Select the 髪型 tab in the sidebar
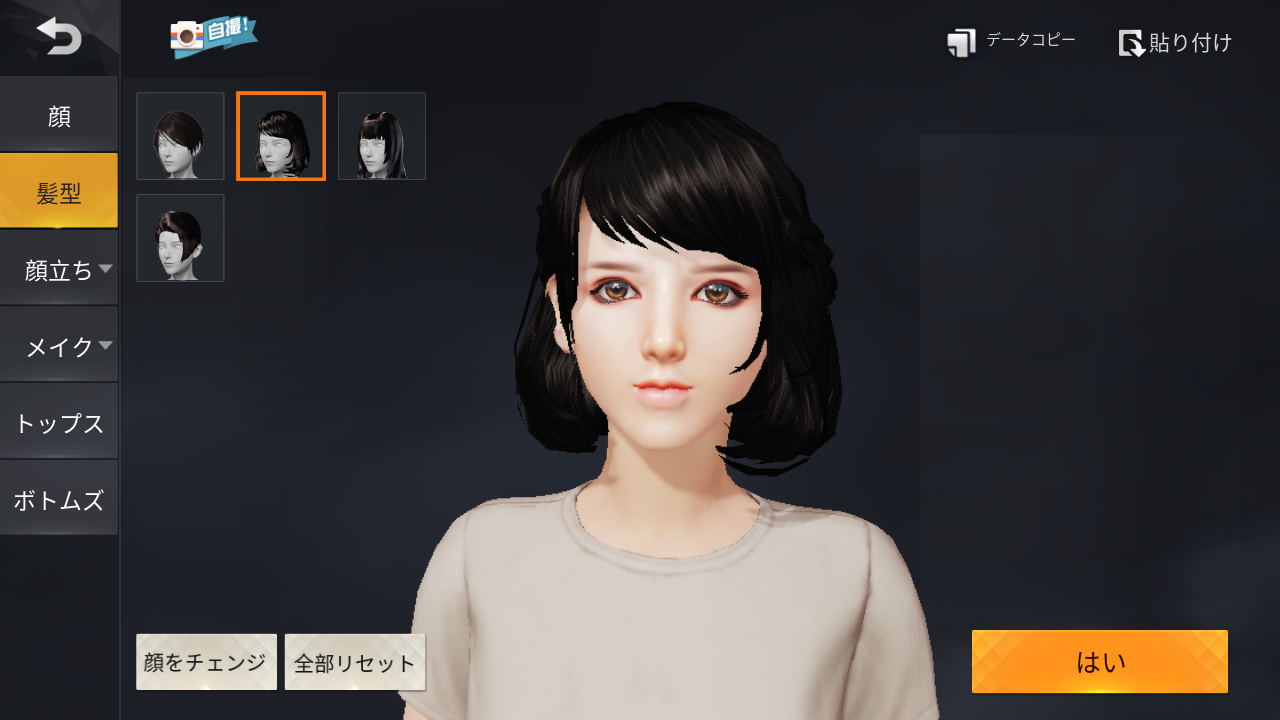1280x720 pixels. [59, 190]
